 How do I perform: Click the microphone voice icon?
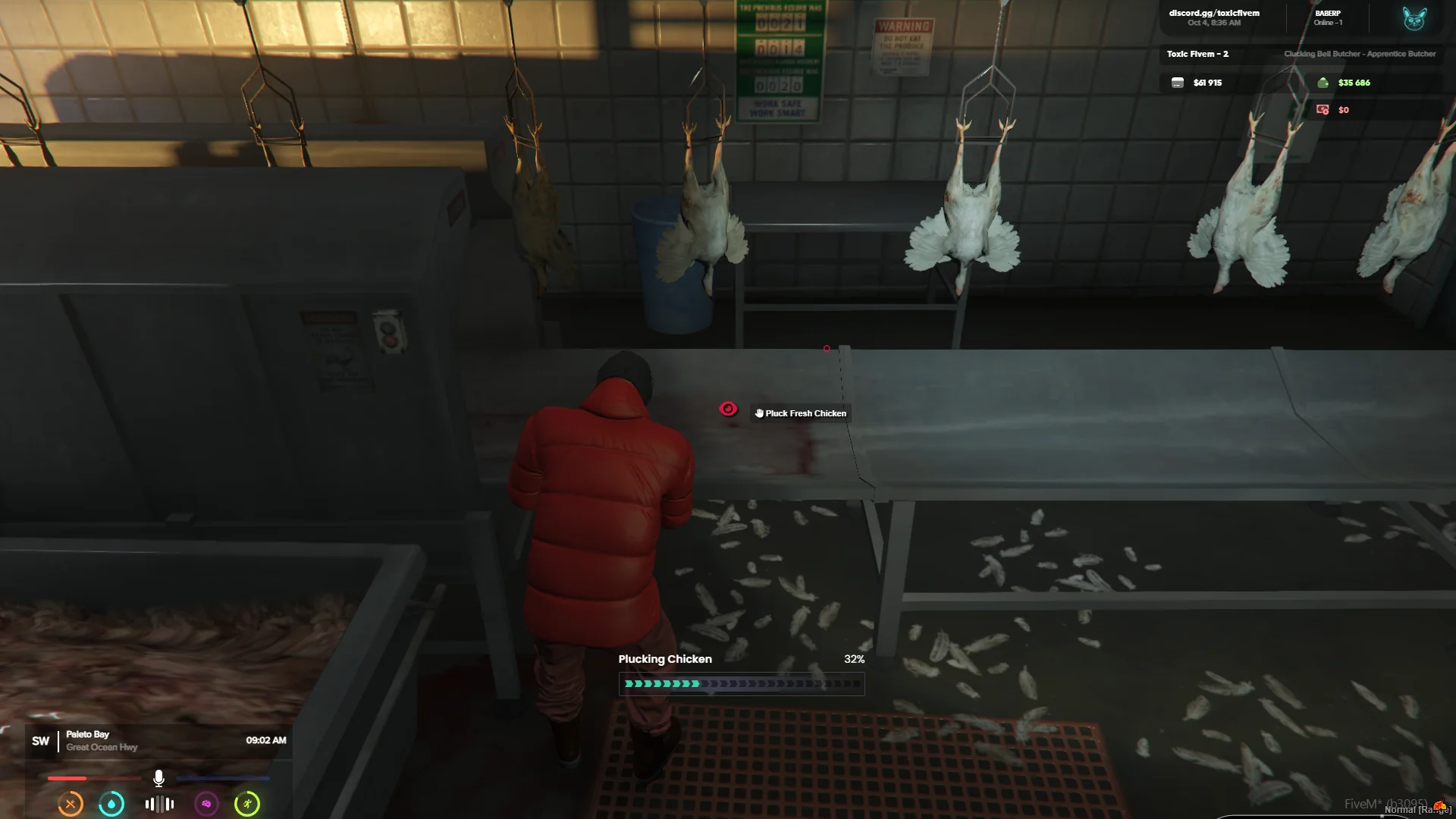click(x=158, y=778)
